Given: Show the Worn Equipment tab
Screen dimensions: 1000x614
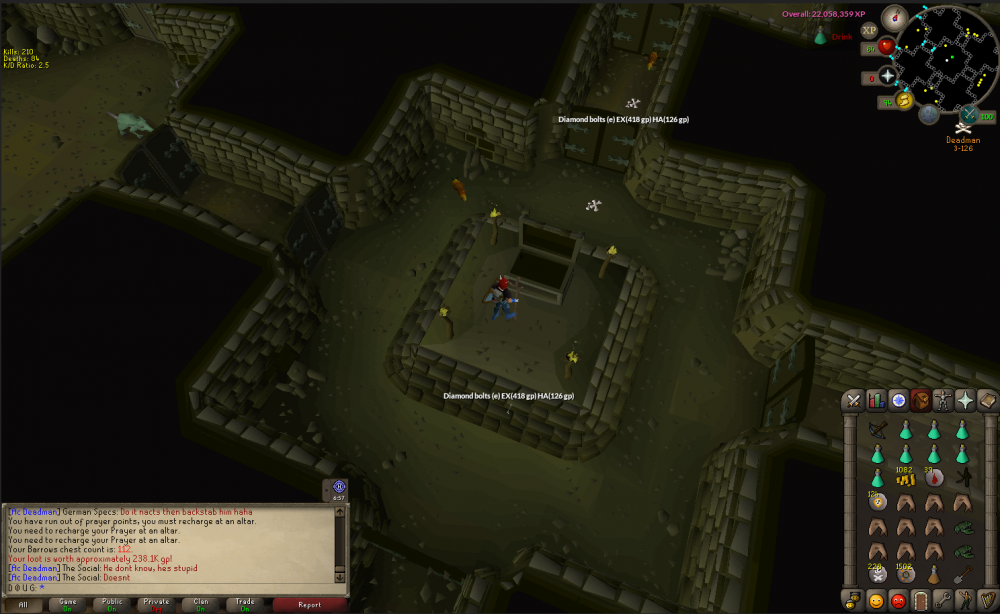Looking at the screenshot, I should point(943,400).
